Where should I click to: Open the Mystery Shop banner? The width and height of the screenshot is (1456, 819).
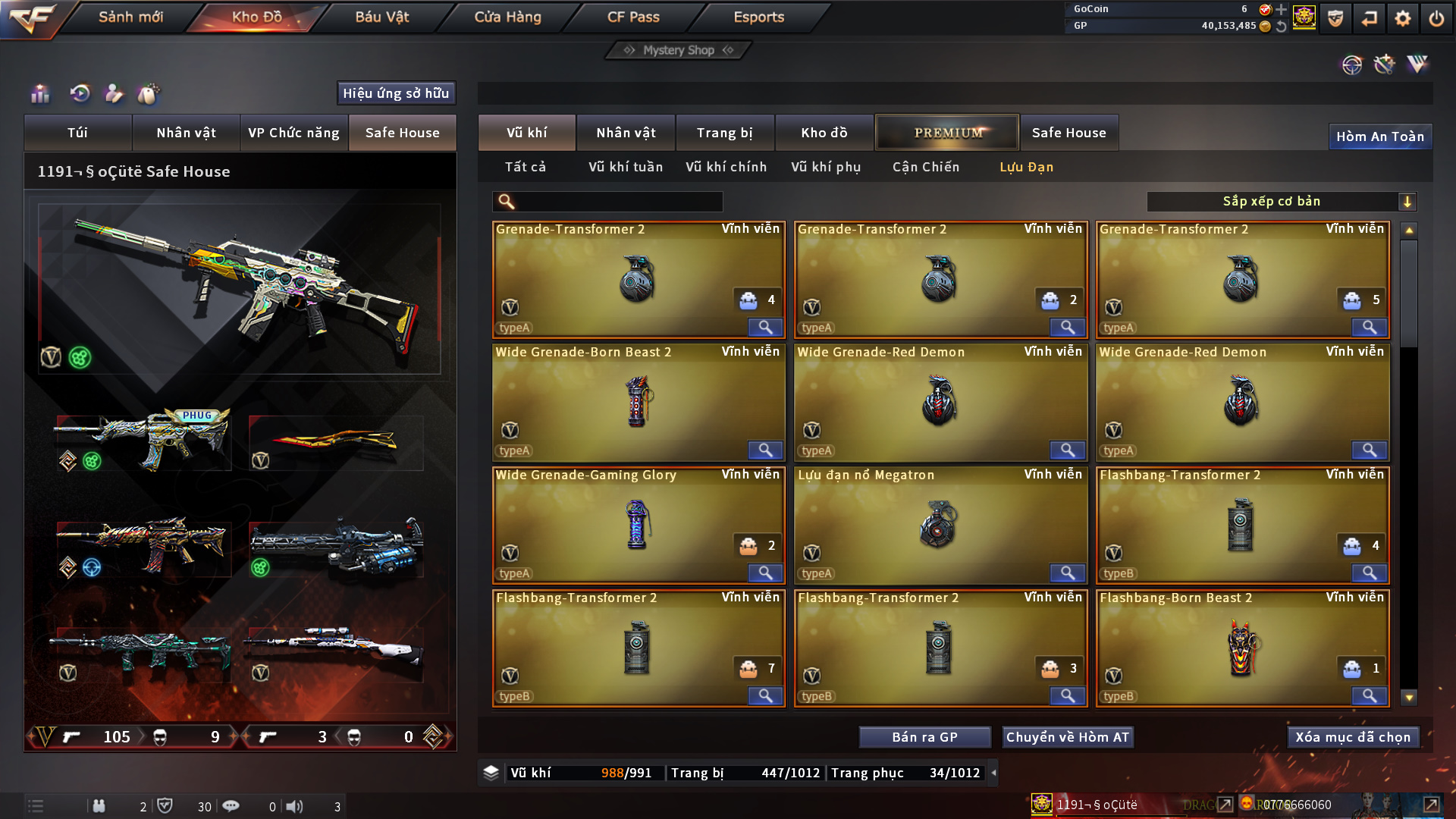[679, 50]
